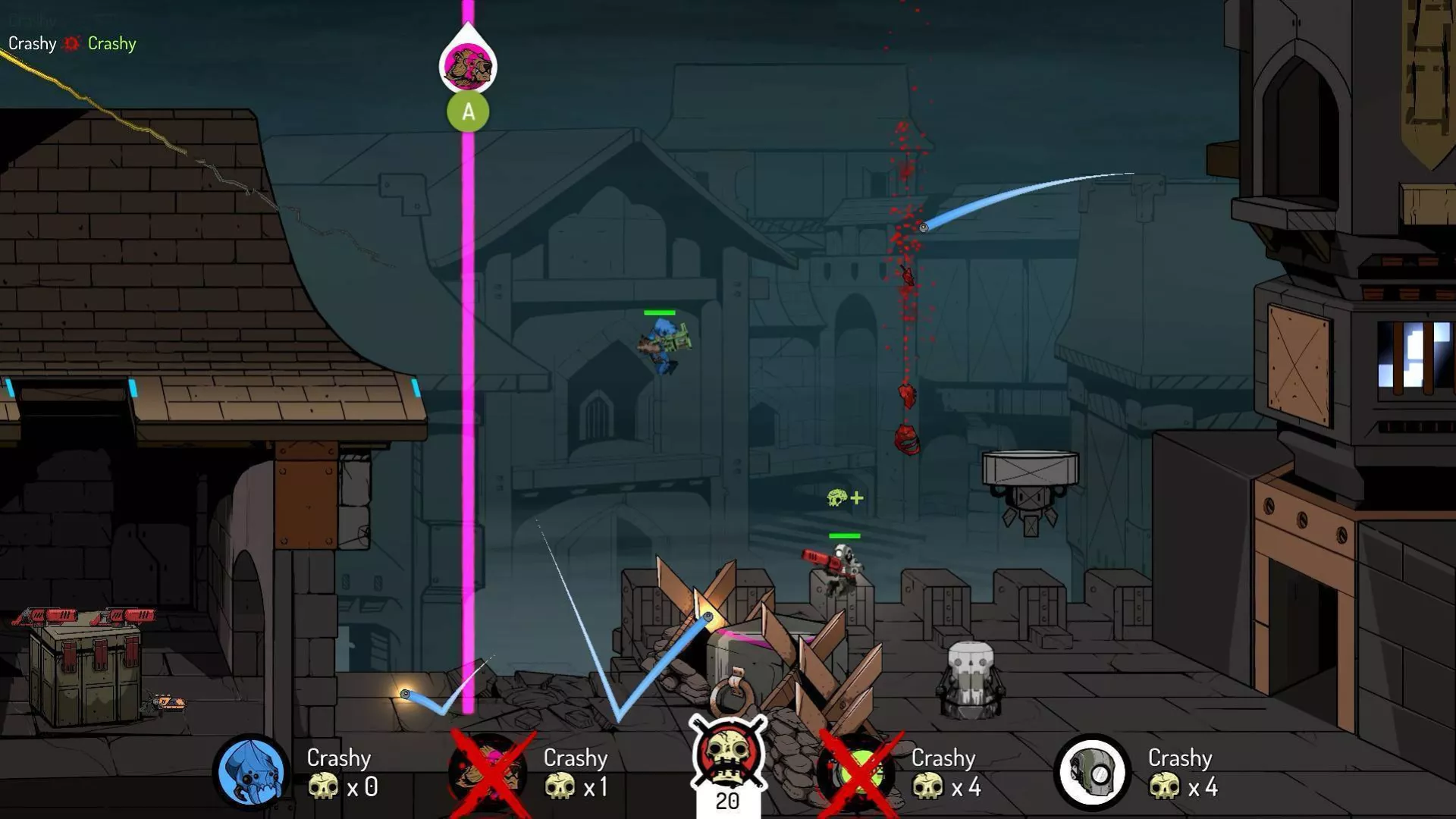Choose the gray robot helmet portrait
Screen dimensions: 1456x819
pos(1092,771)
